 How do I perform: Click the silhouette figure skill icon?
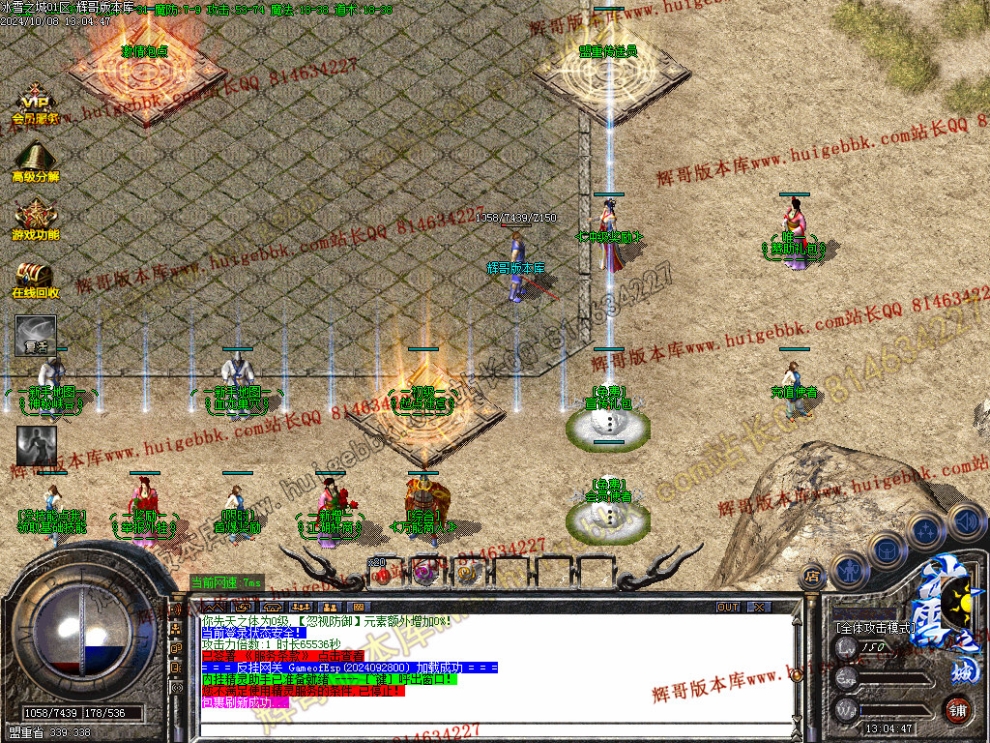pos(36,446)
